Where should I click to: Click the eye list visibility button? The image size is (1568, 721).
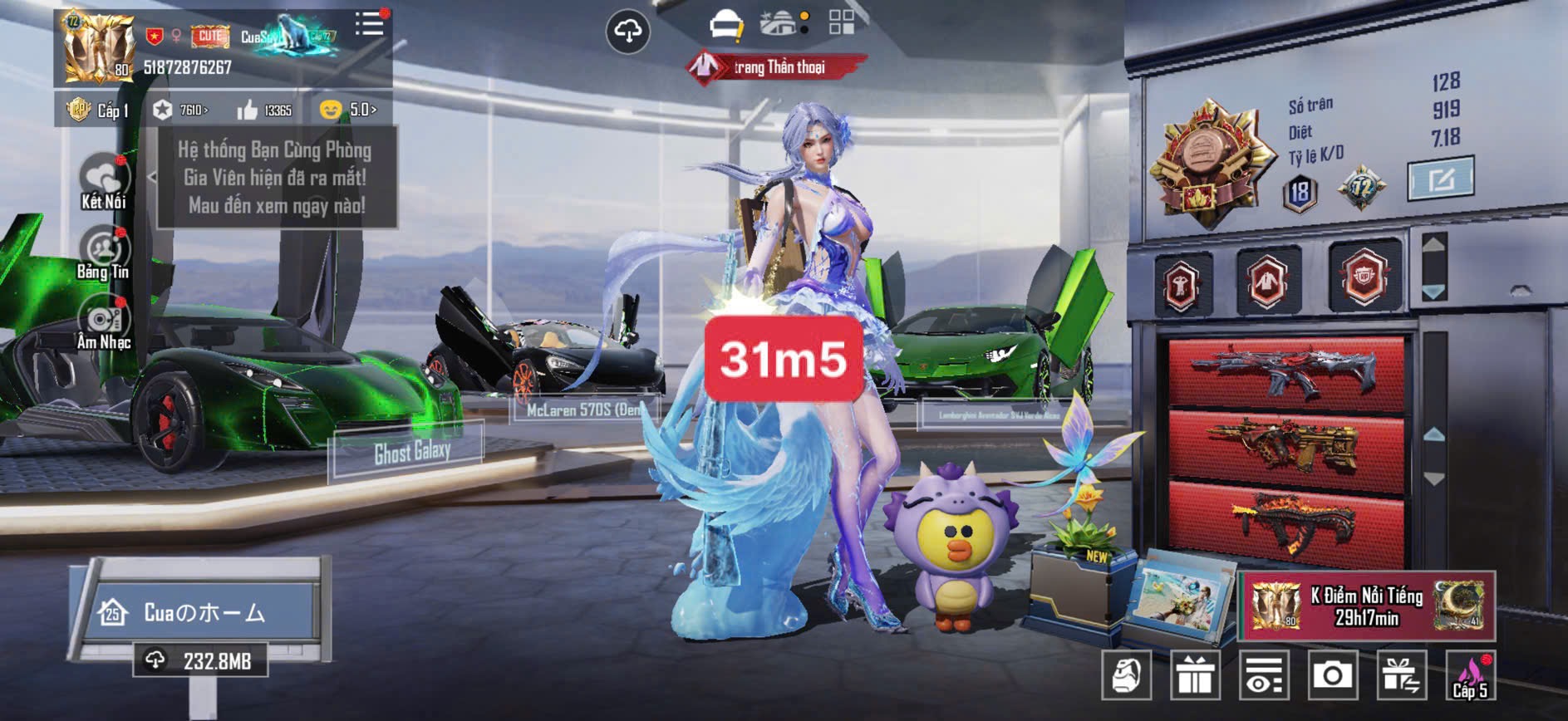(x=1263, y=675)
